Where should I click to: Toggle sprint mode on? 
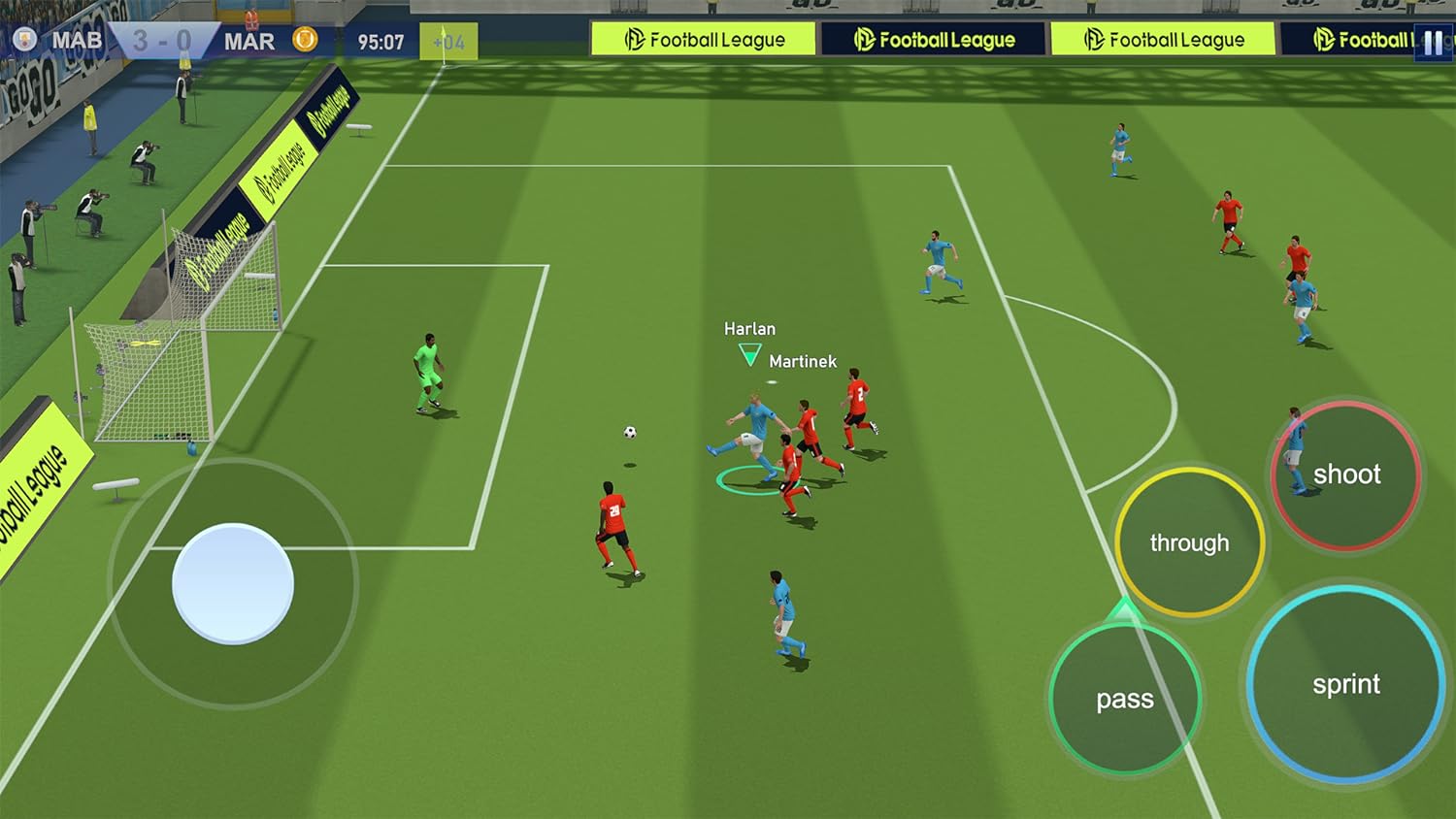pyautogui.click(x=1347, y=684)
